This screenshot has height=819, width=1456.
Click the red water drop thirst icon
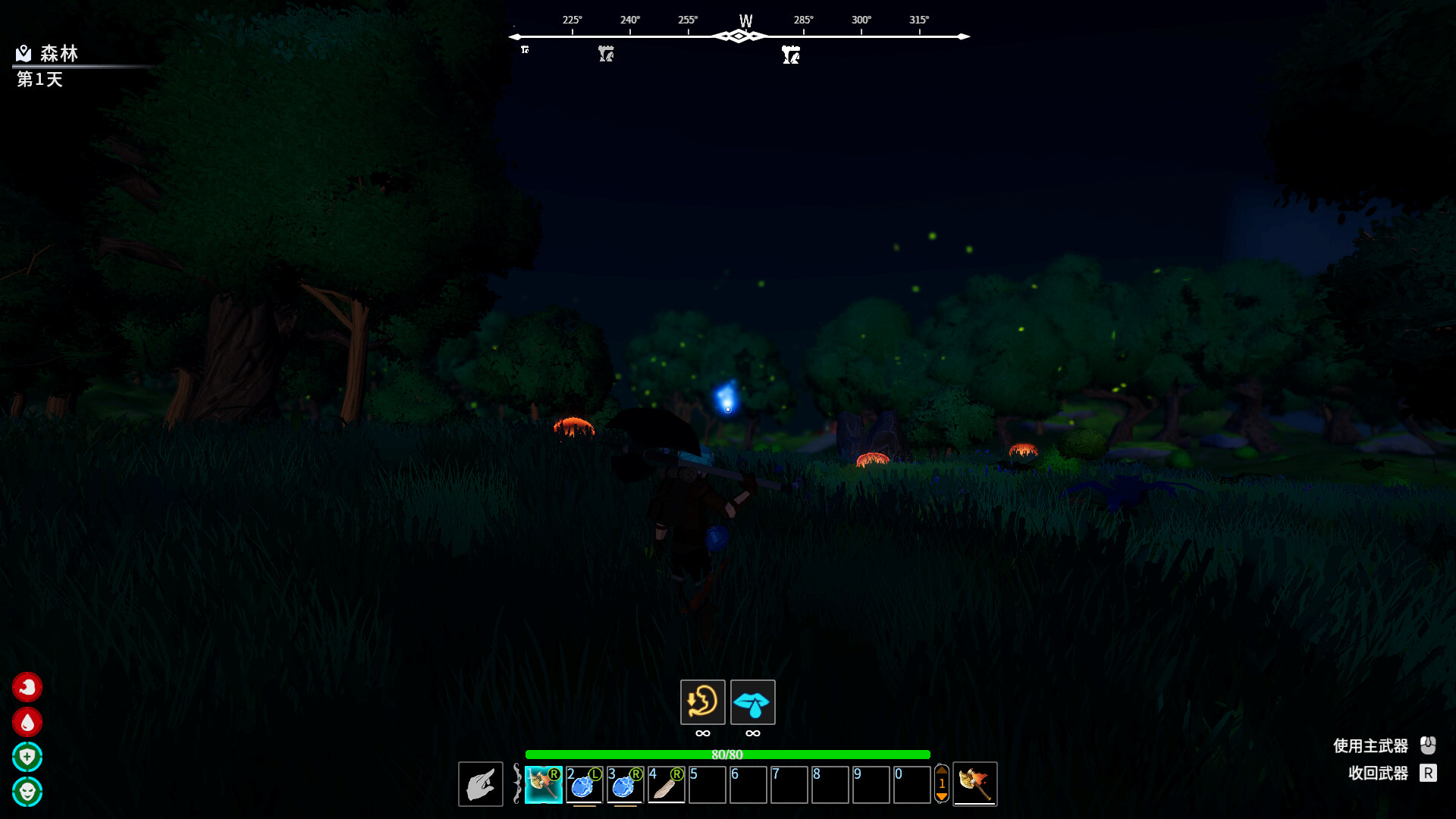(x=27, y=722)
